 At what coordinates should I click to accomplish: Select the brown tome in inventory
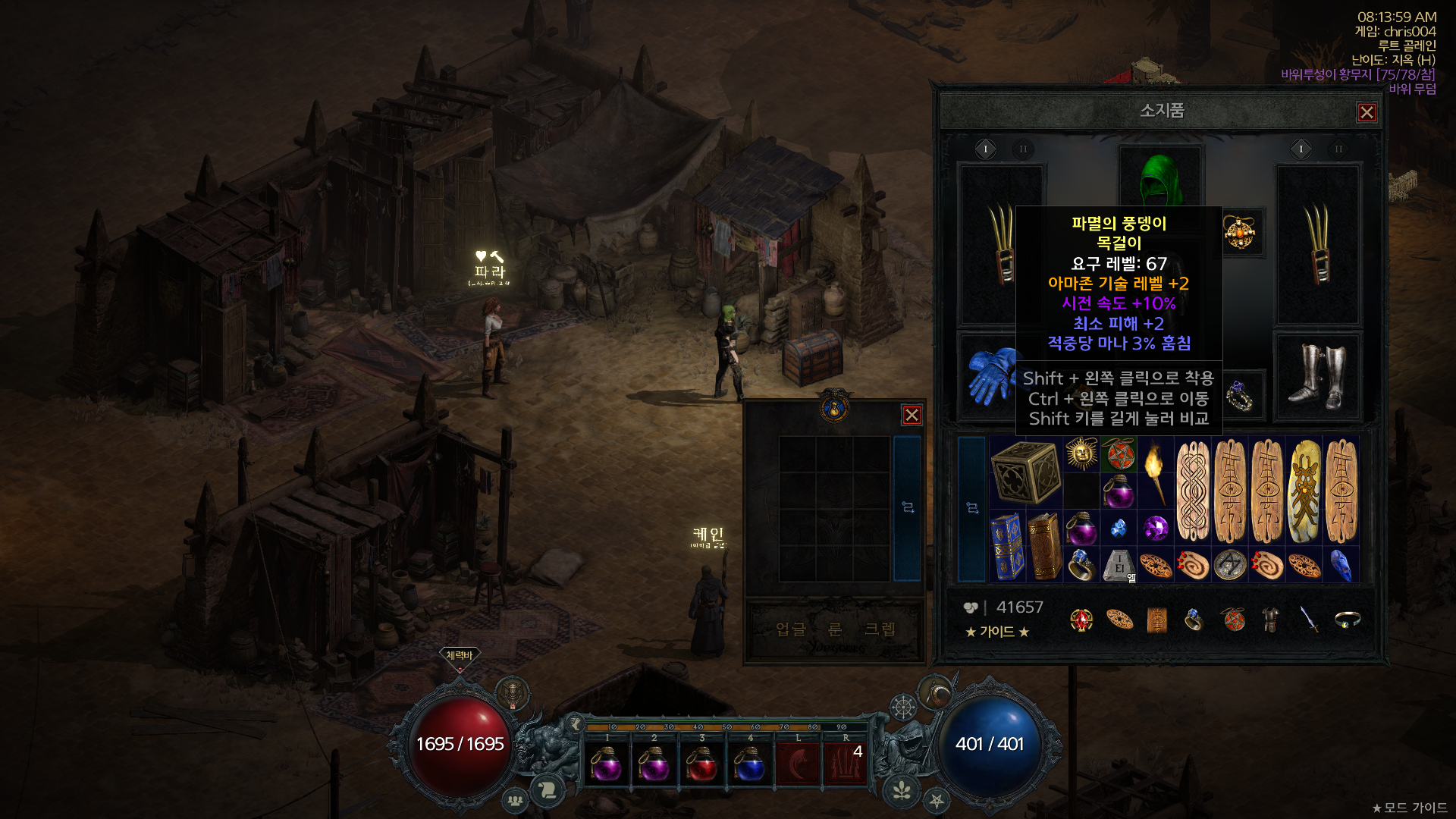click(1044, 546)
